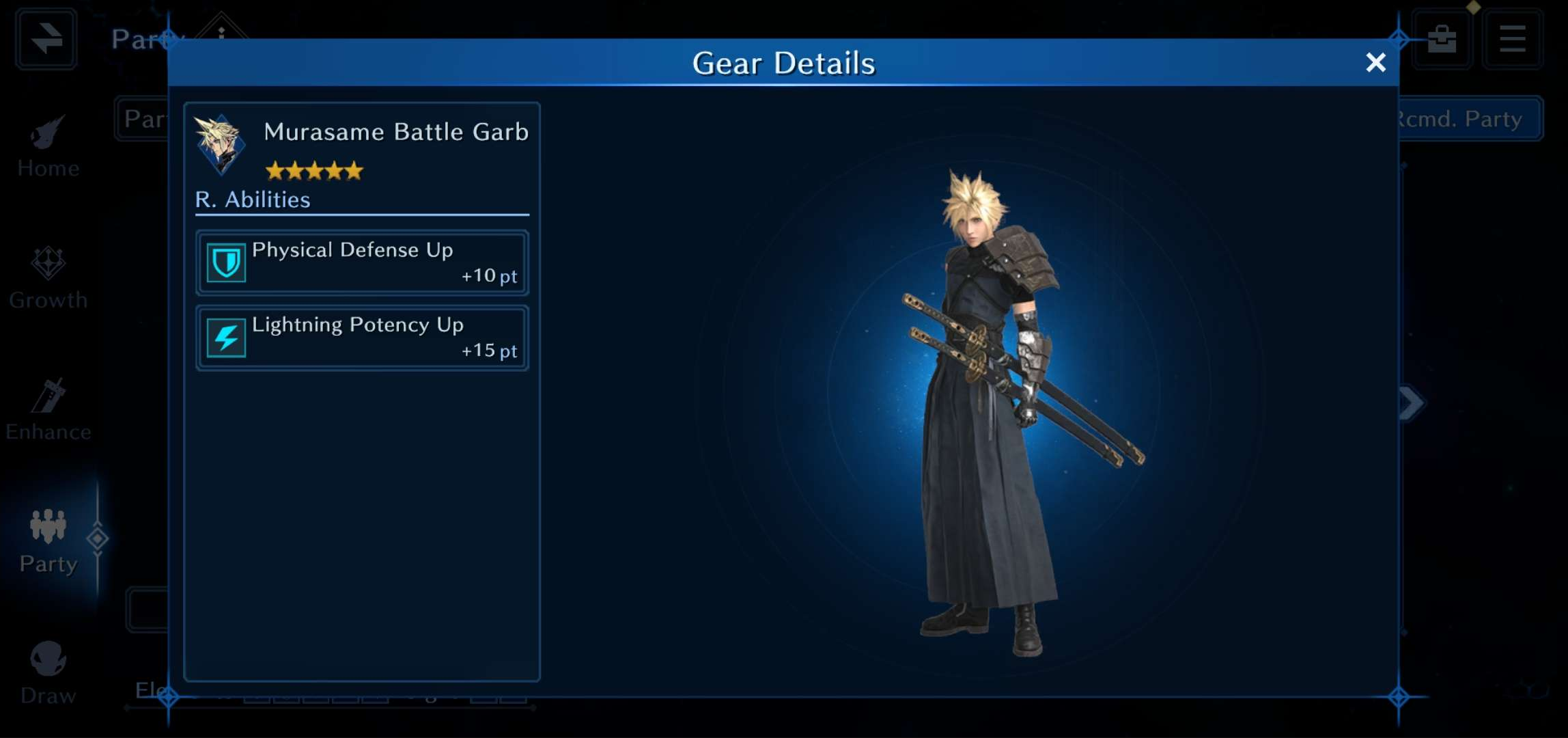Viewport: 1568px width, 738px height.
Task: Open the hamburger menu in the top right
Action: point(1511,38)
